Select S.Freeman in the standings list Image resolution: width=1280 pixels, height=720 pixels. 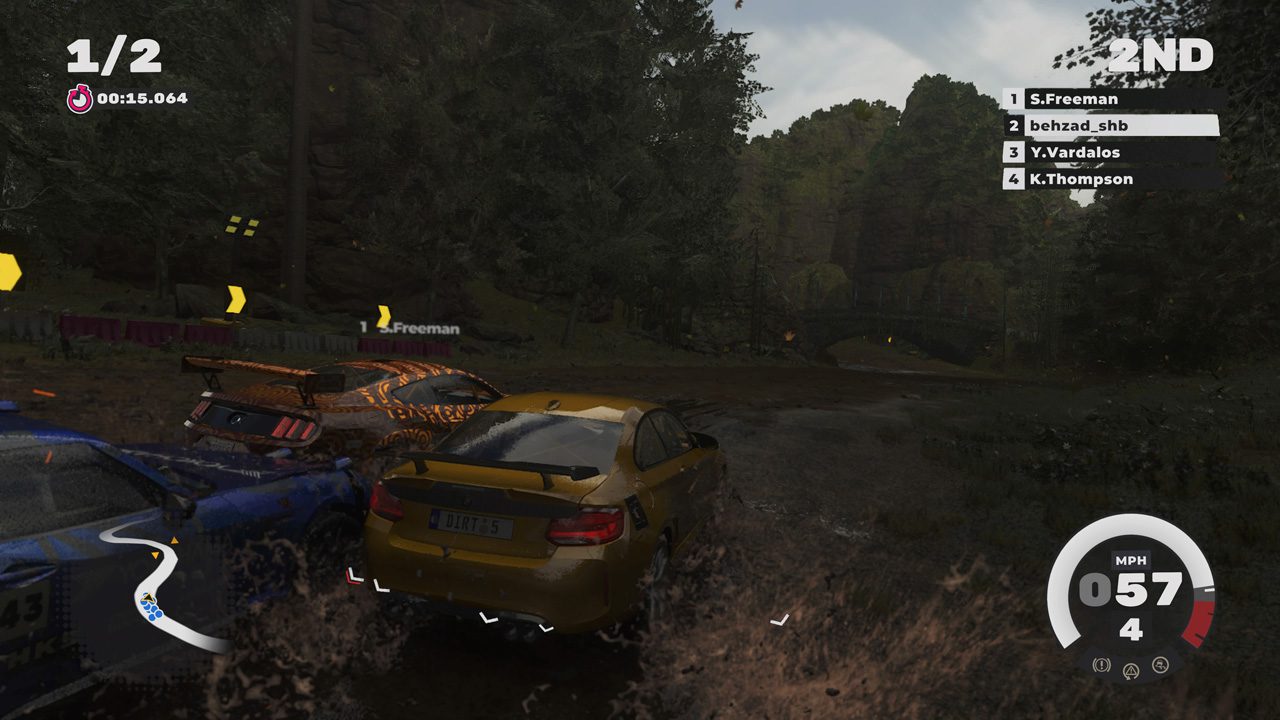pyautogui.click(x=1110, y=99)
